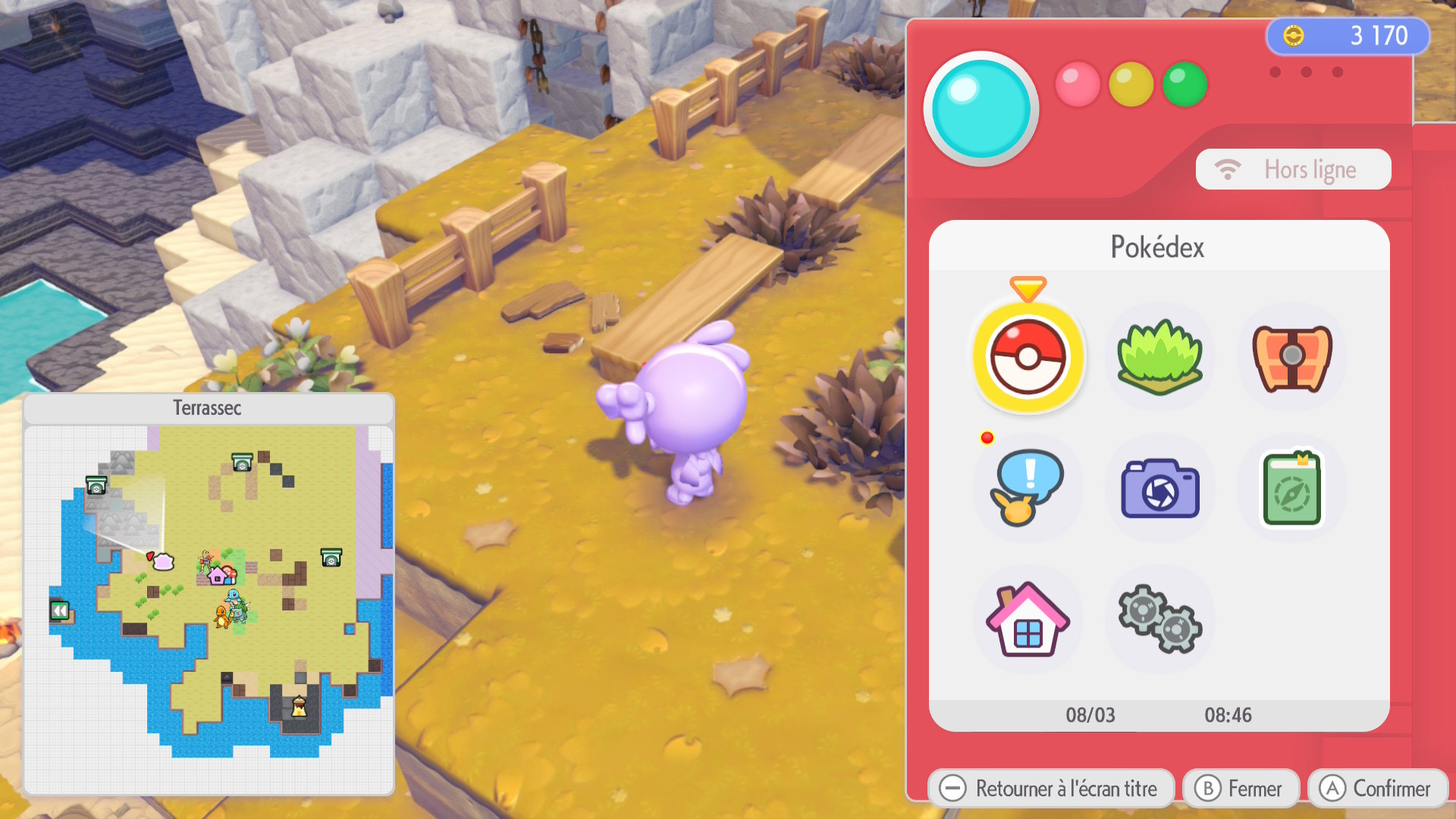Select the pink house icon

click(1028, 620)
